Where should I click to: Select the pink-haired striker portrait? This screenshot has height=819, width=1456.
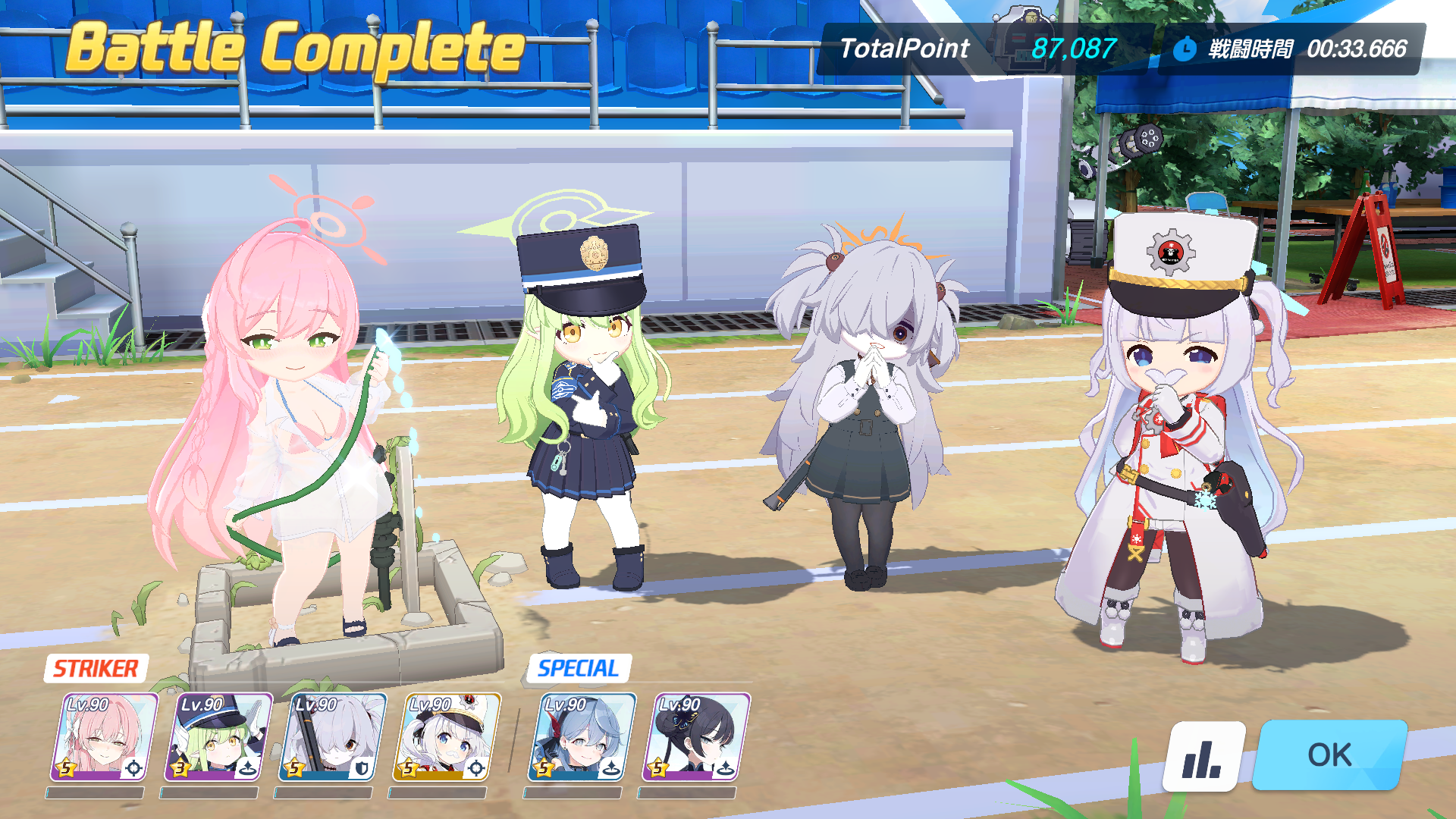(x=104, y=737)
